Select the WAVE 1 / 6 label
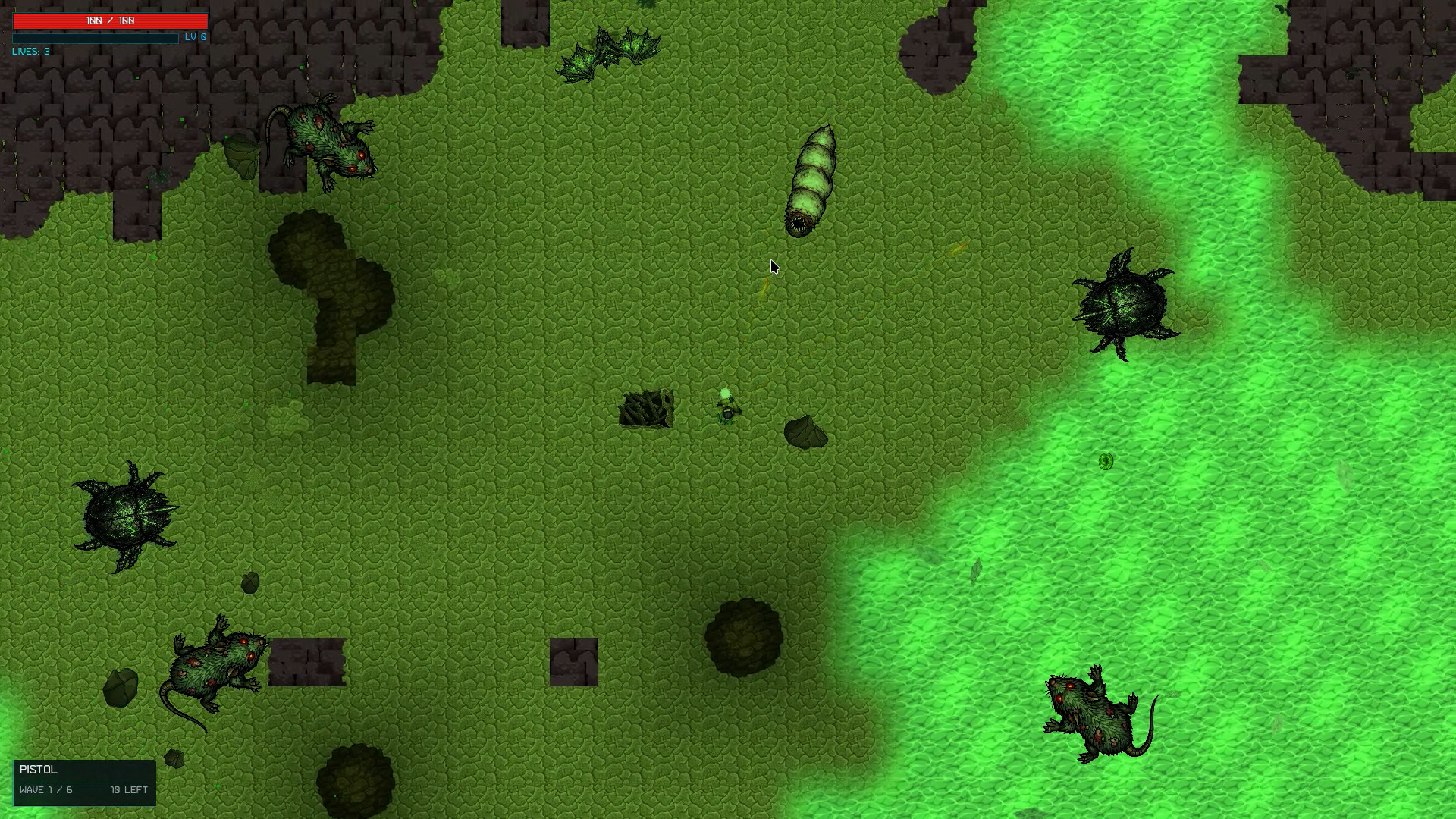Image resolution: width=1456 pixels, height=819 pixels. 45,790
